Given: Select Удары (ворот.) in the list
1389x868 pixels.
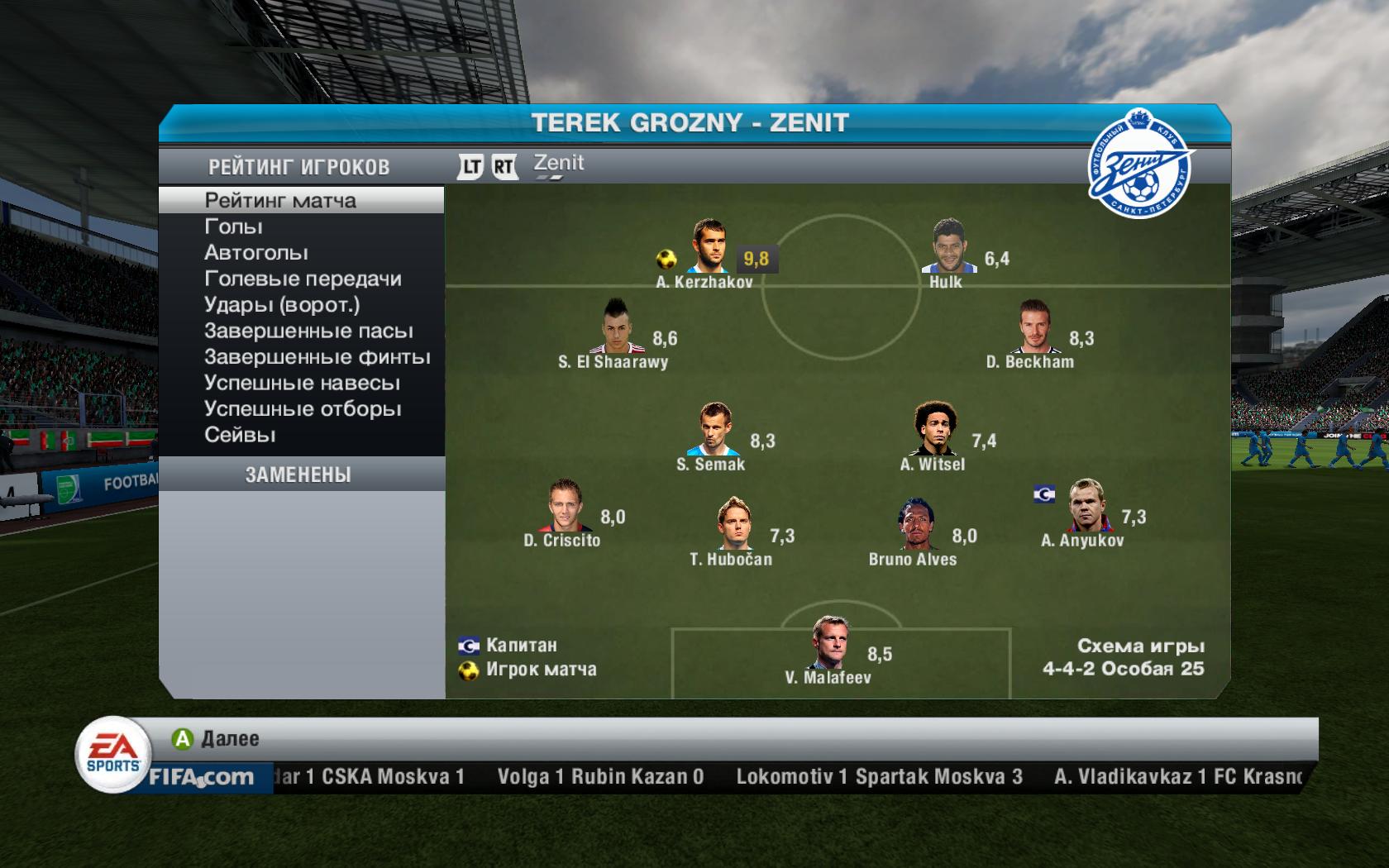Looking at the screenshot, I should (x=282, y=305).
